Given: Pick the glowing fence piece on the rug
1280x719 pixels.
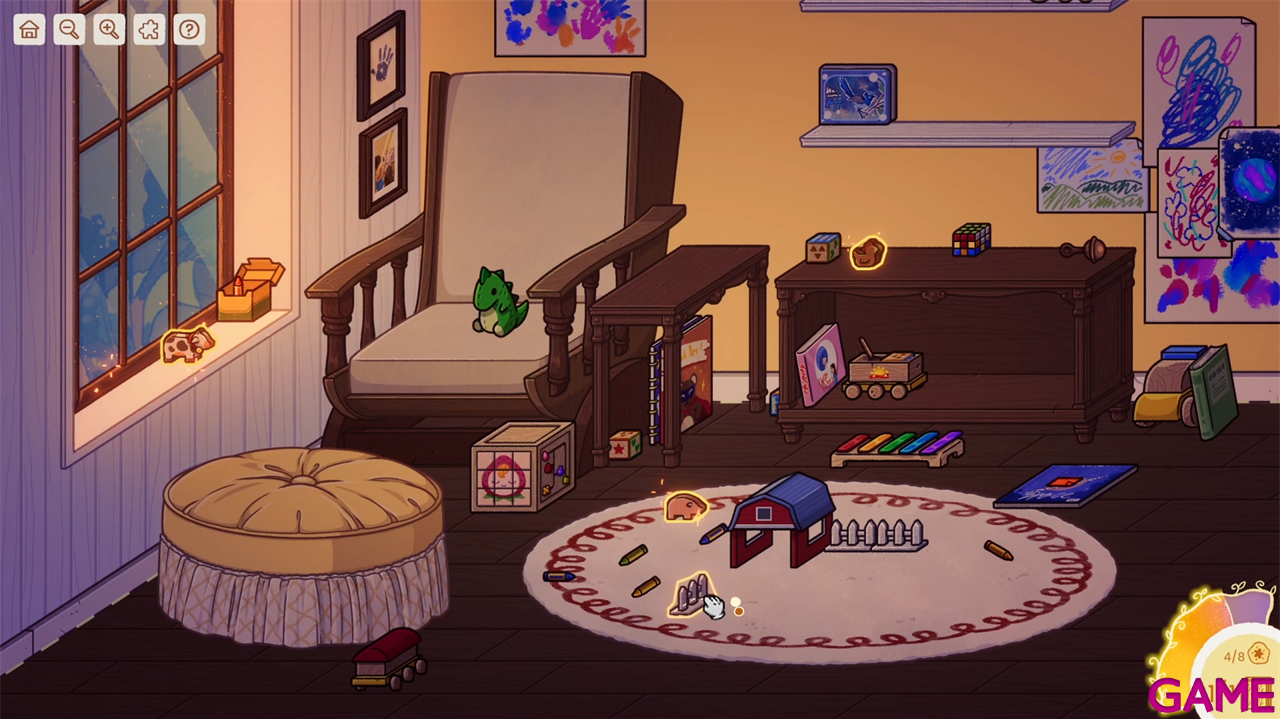Looking at the screenshot, I should click(x=690, y=595).
